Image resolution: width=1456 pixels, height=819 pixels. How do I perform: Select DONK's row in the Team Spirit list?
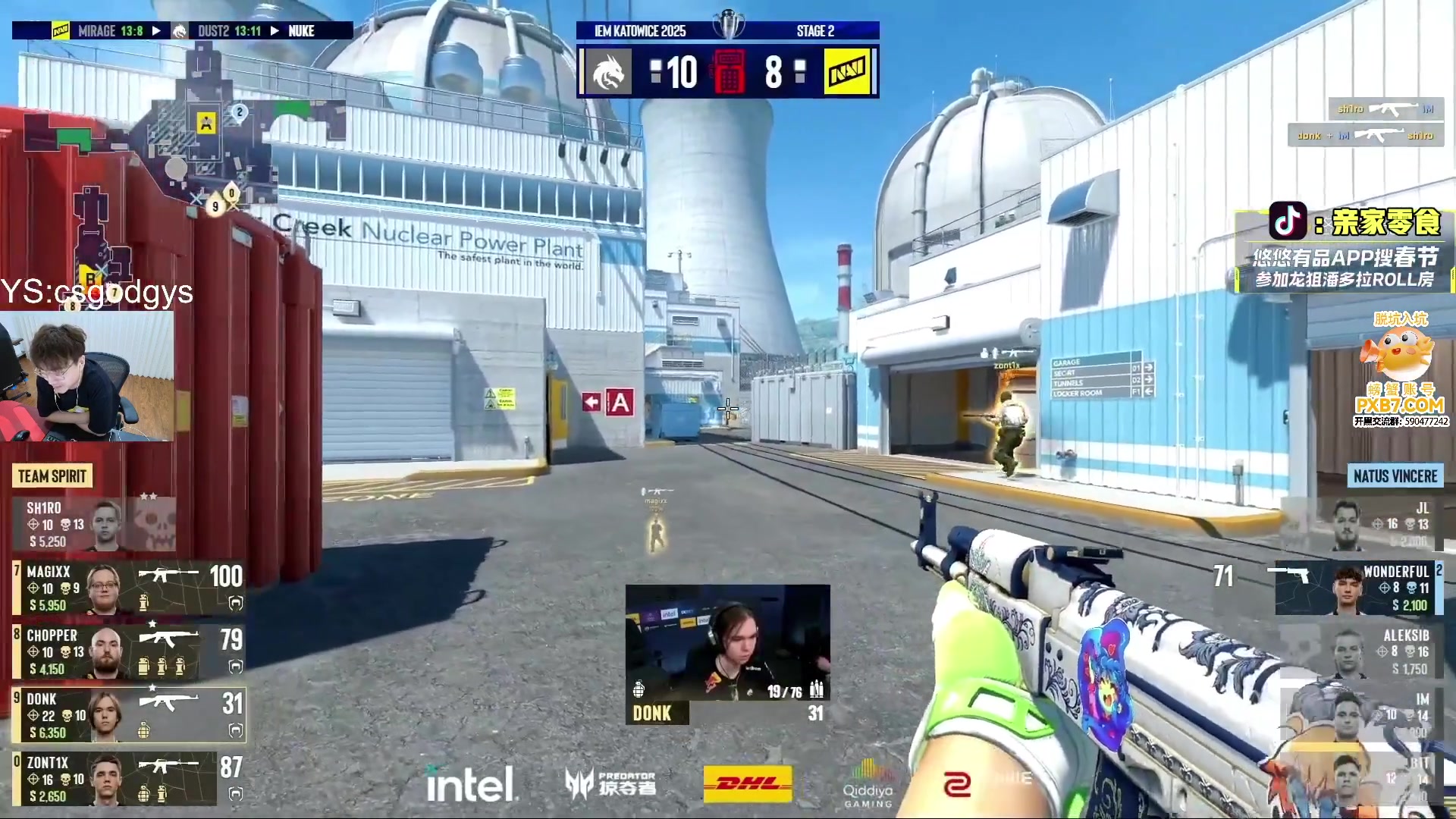click(129, 715)
